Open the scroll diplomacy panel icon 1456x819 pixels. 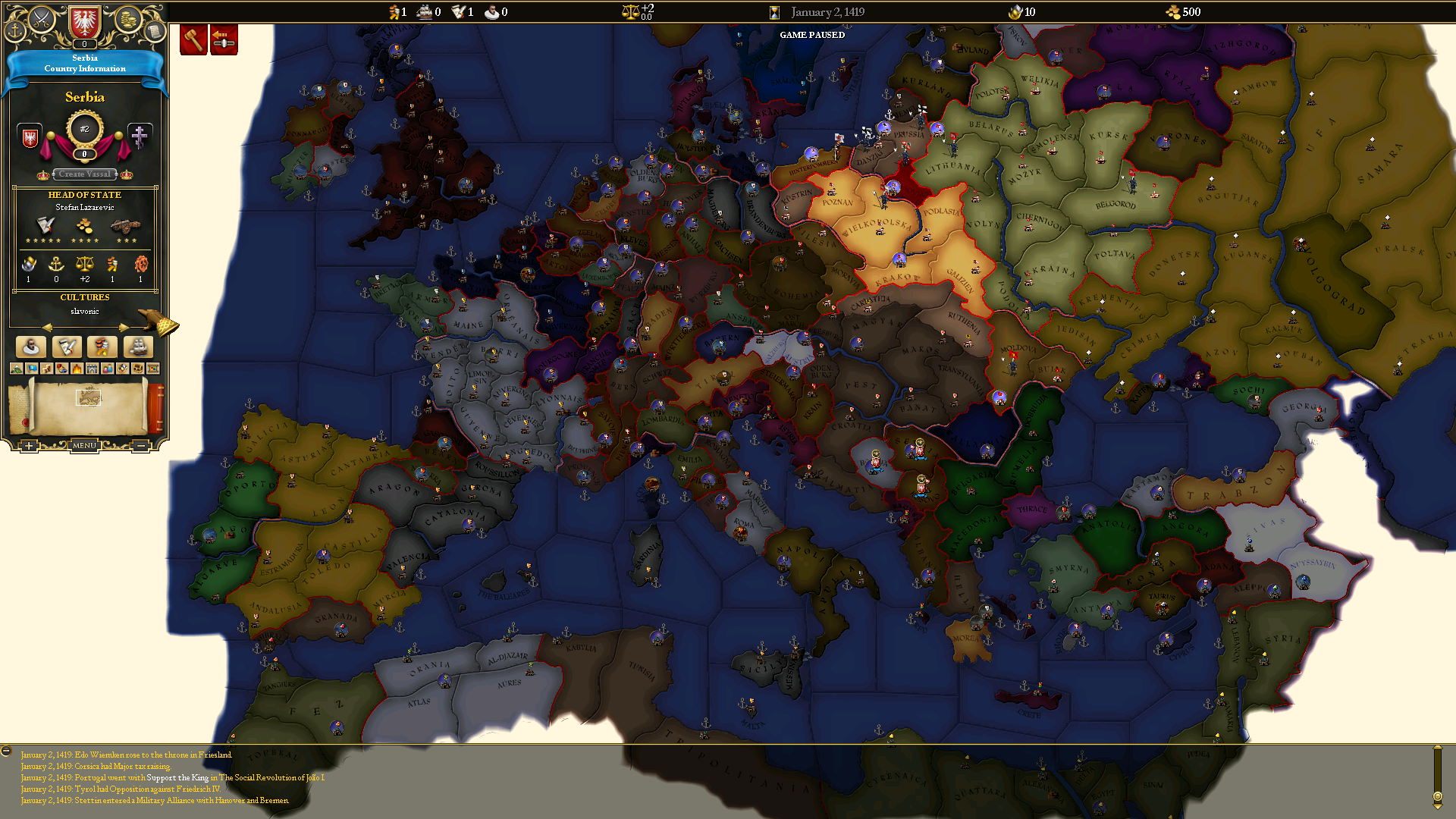[x=155, y=30]
